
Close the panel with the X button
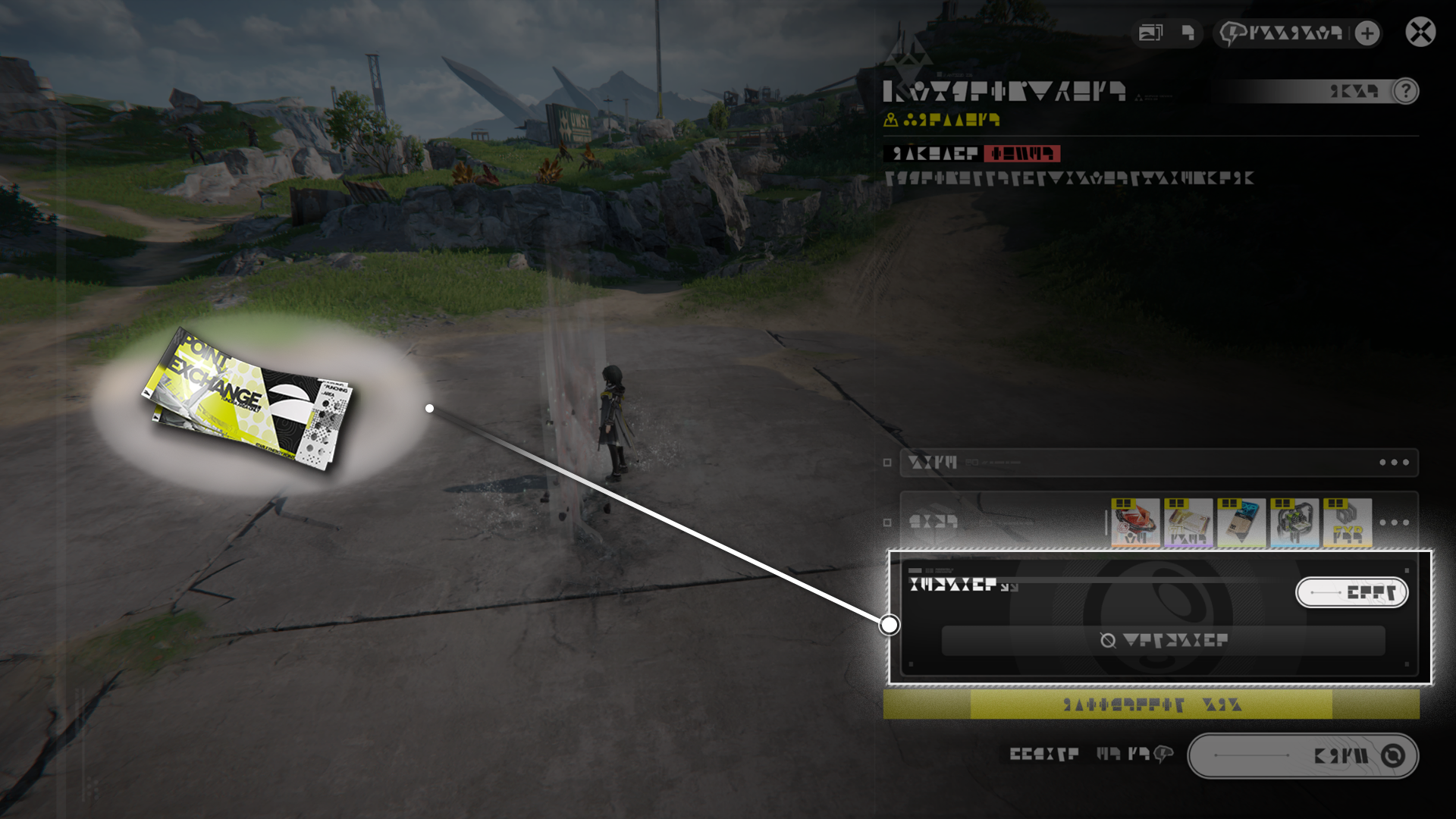(1420, 33)
